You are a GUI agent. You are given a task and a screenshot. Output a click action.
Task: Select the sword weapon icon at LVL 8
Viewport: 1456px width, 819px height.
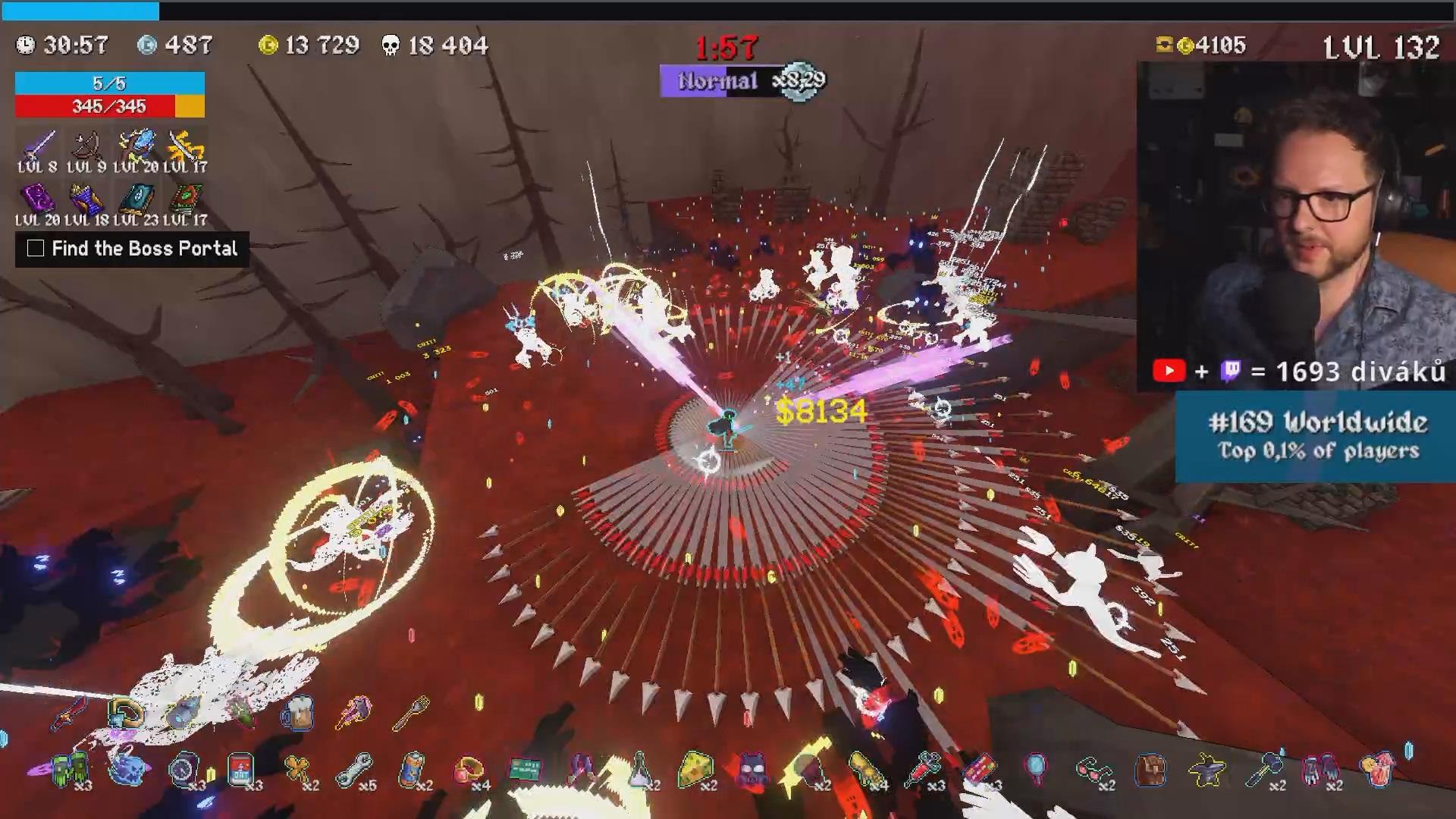point(39,146)
